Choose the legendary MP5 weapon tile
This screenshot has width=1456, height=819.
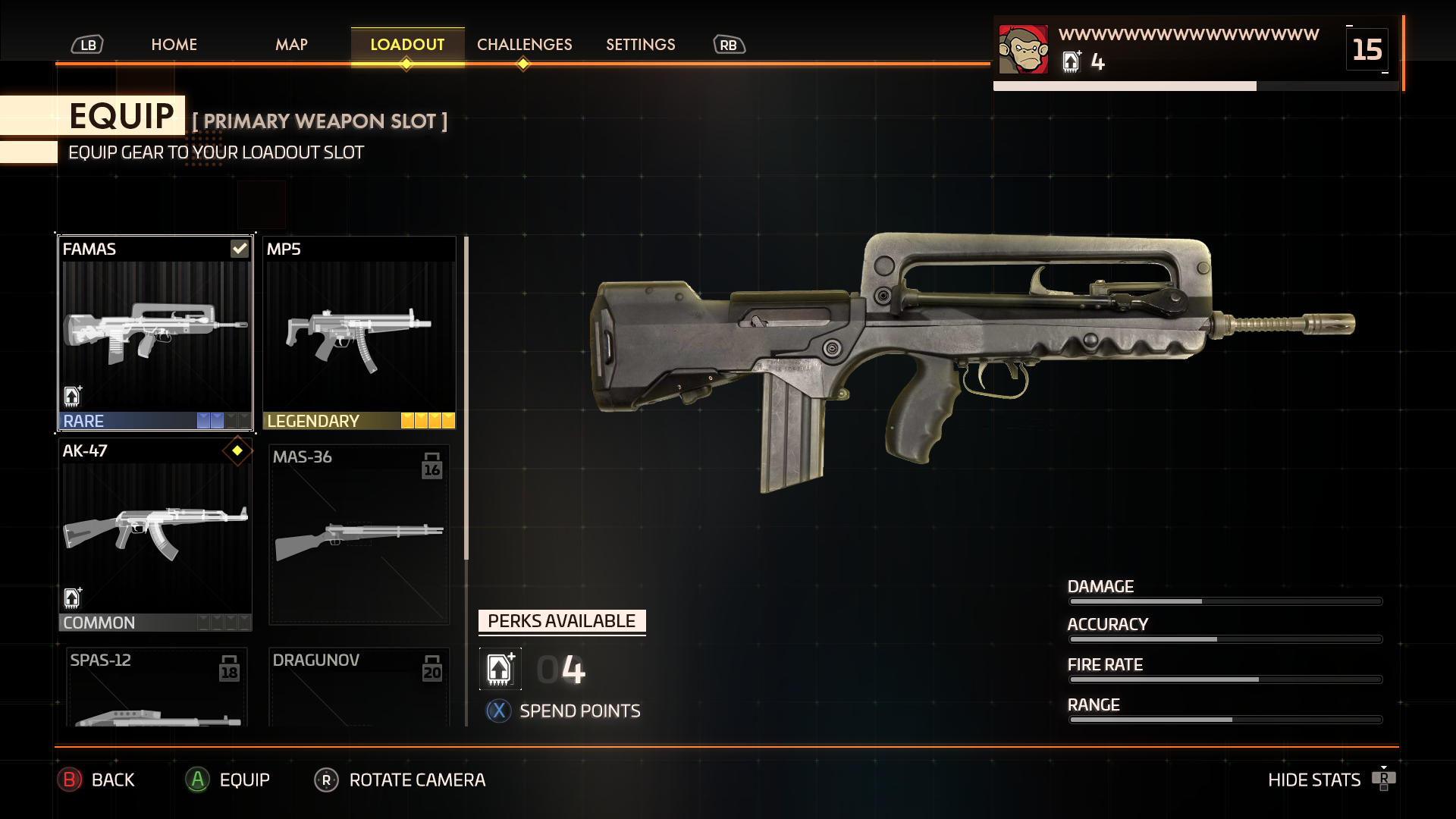[x=359, y=334]
